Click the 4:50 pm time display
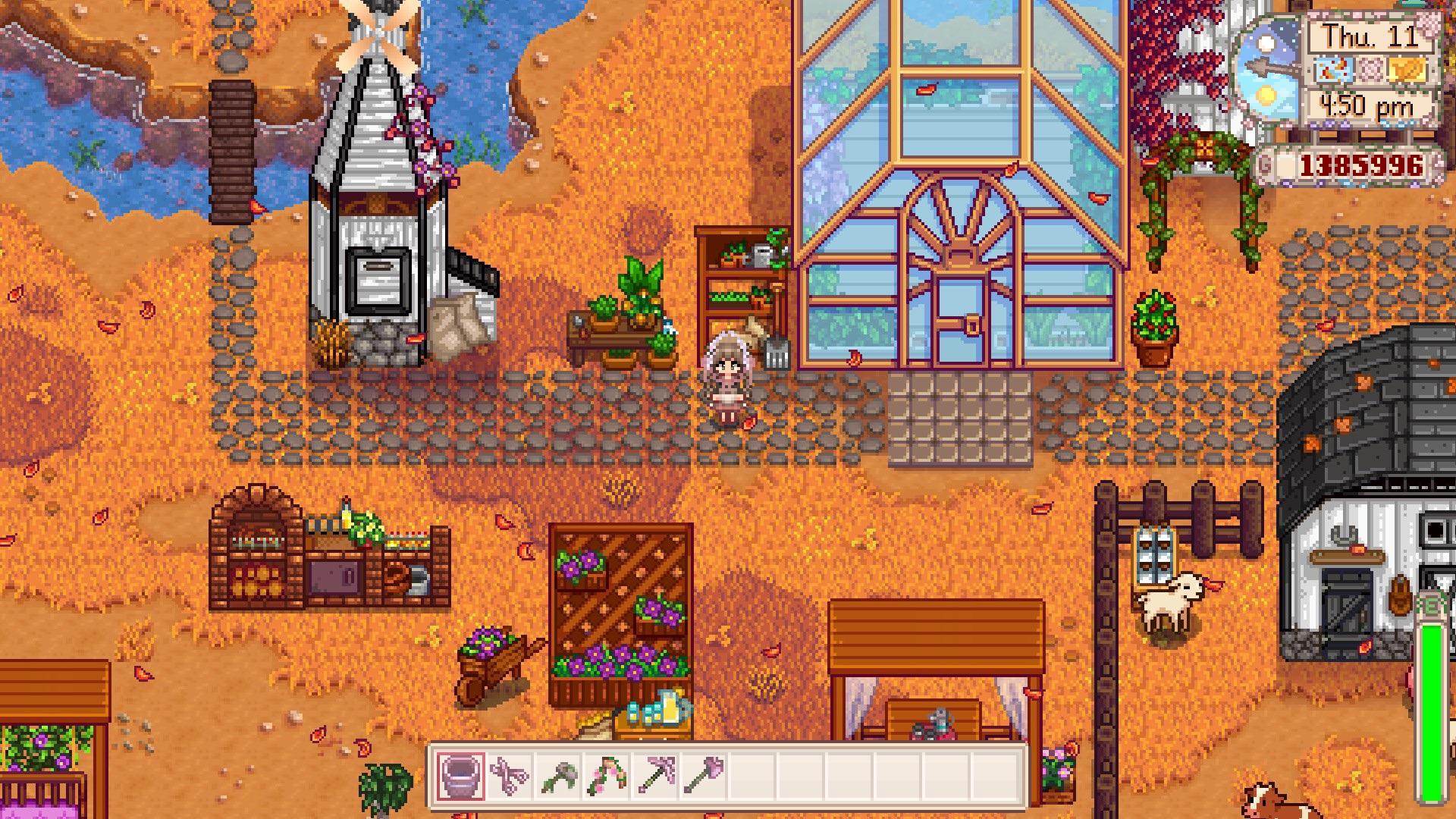This screenshot has height=819, width=1456. tap(1368, 105)
